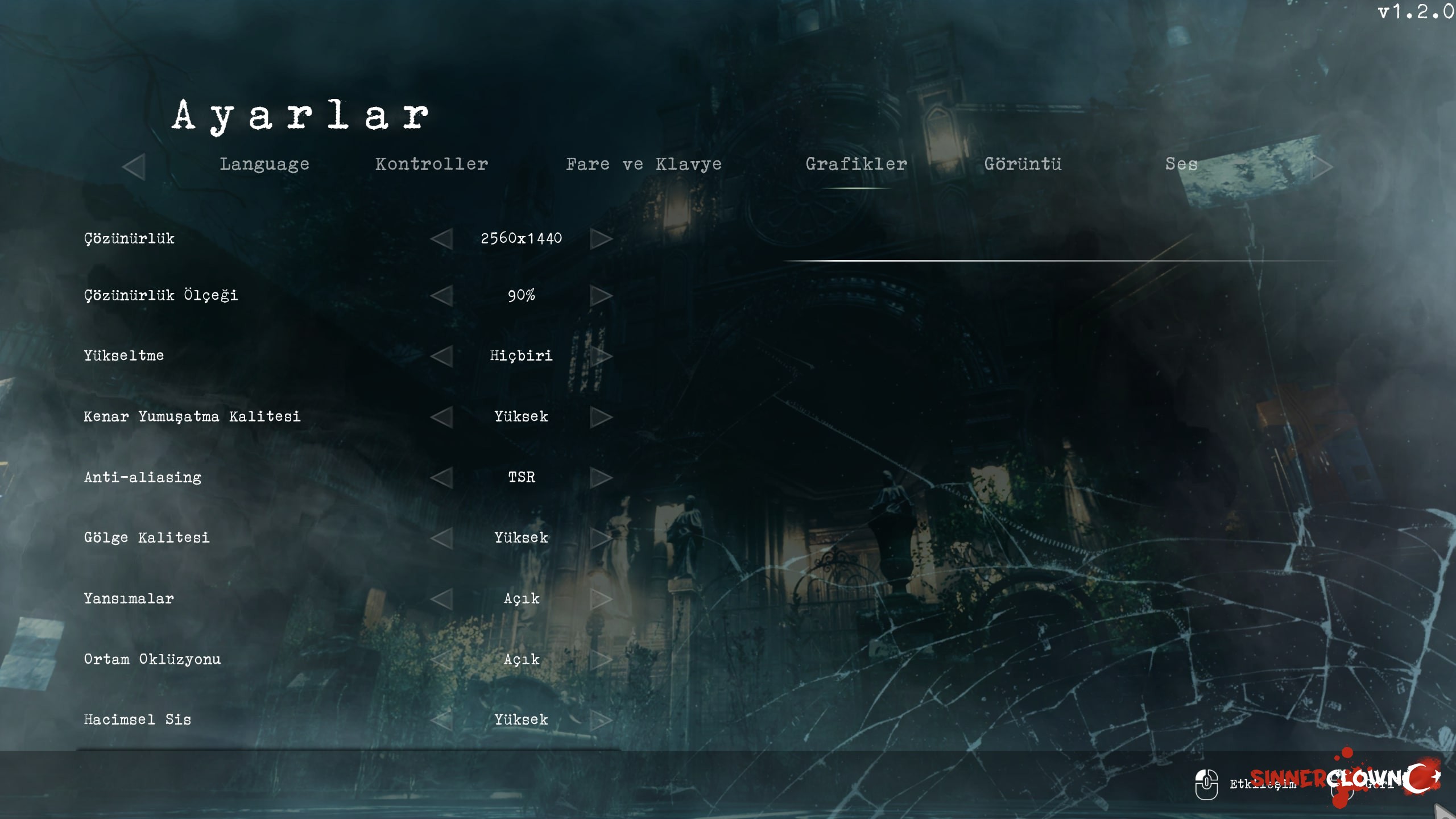Image resolution: width=1456 pixels, height=819 pixels.
Task: Advance Hacimsel Sis to next value
Action: [601, 720]
